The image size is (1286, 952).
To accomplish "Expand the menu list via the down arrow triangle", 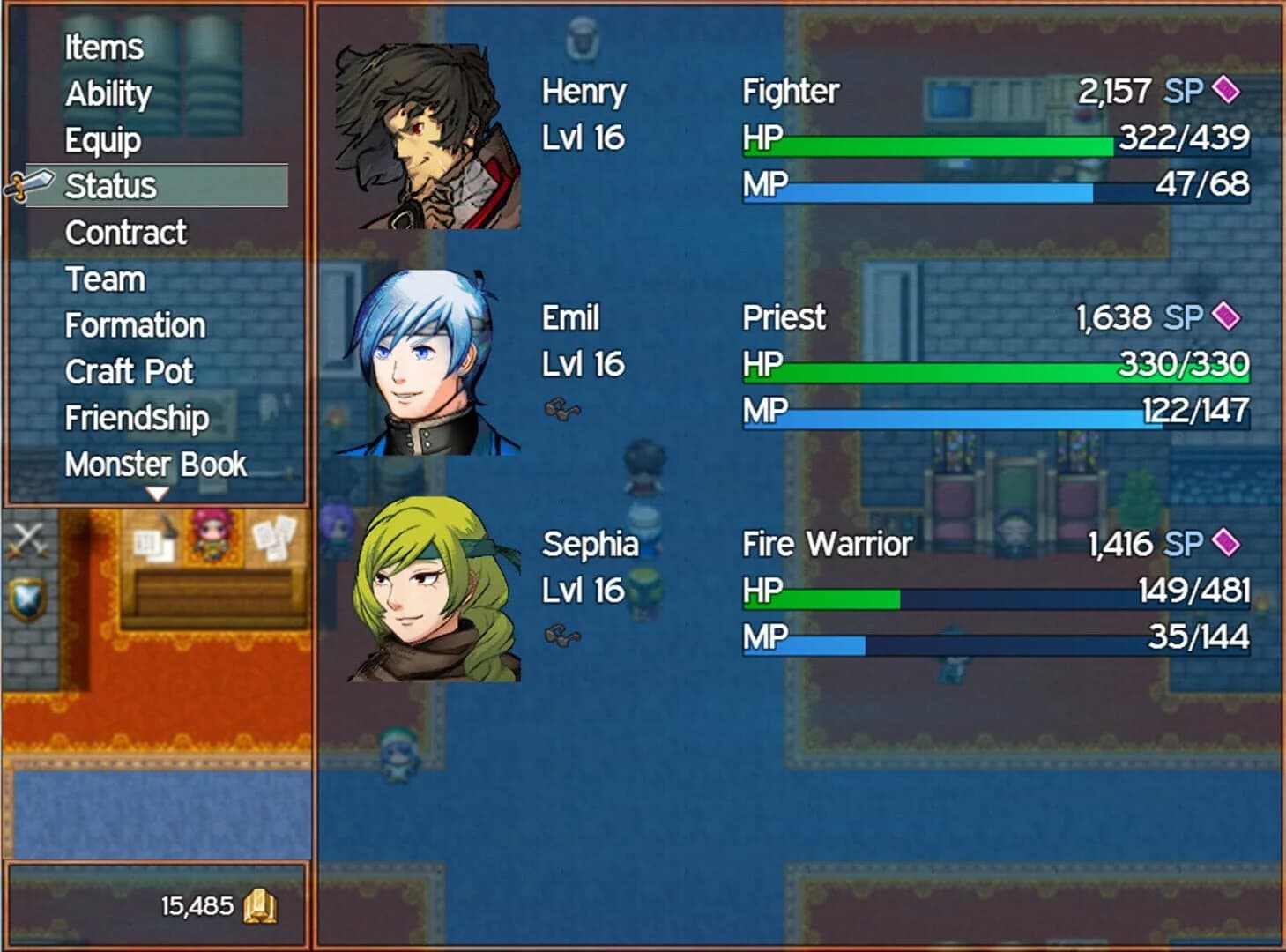I will click(159, 495).
